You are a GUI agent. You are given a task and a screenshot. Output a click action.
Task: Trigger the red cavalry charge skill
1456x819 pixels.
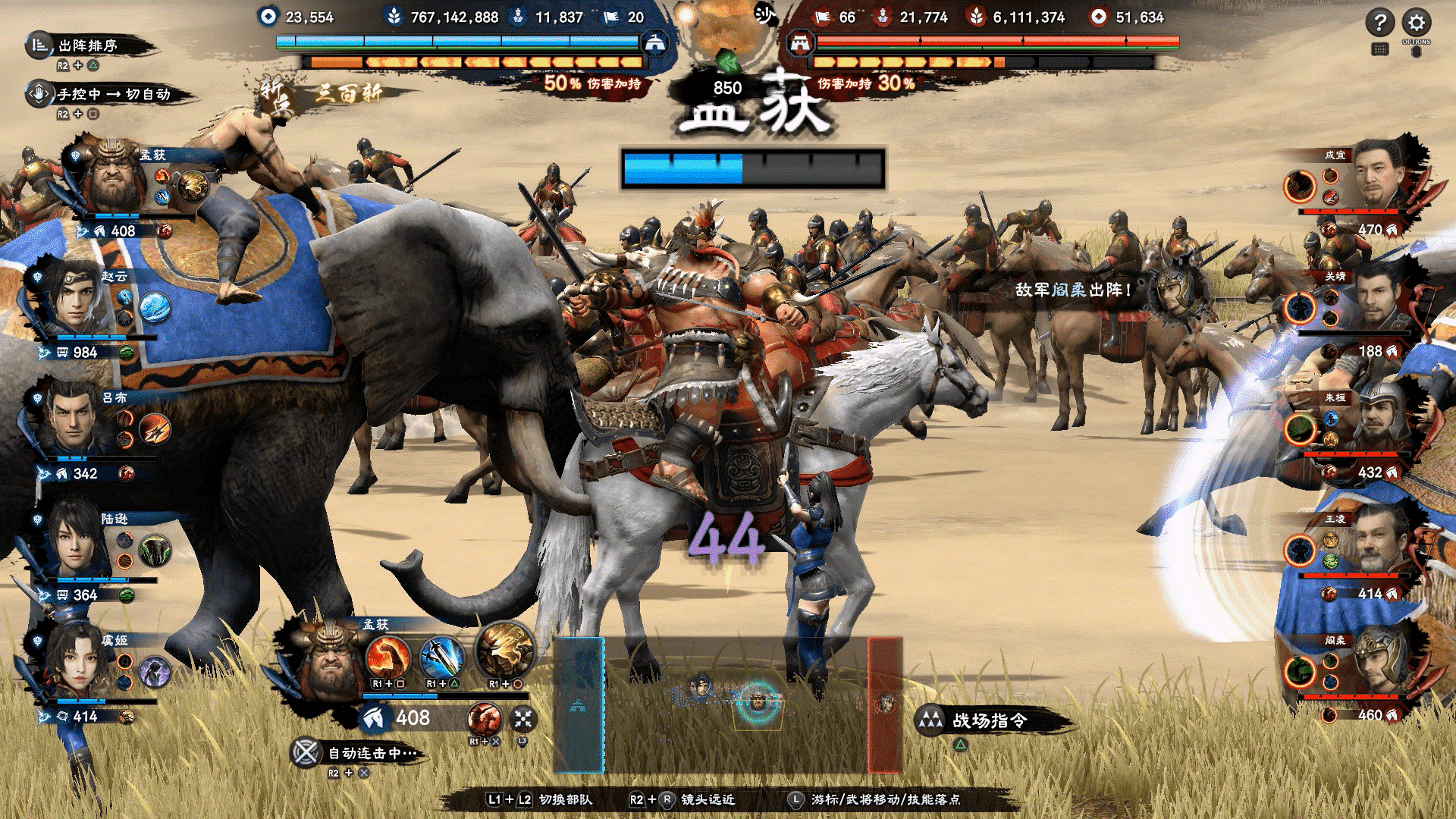click(484, 718)
